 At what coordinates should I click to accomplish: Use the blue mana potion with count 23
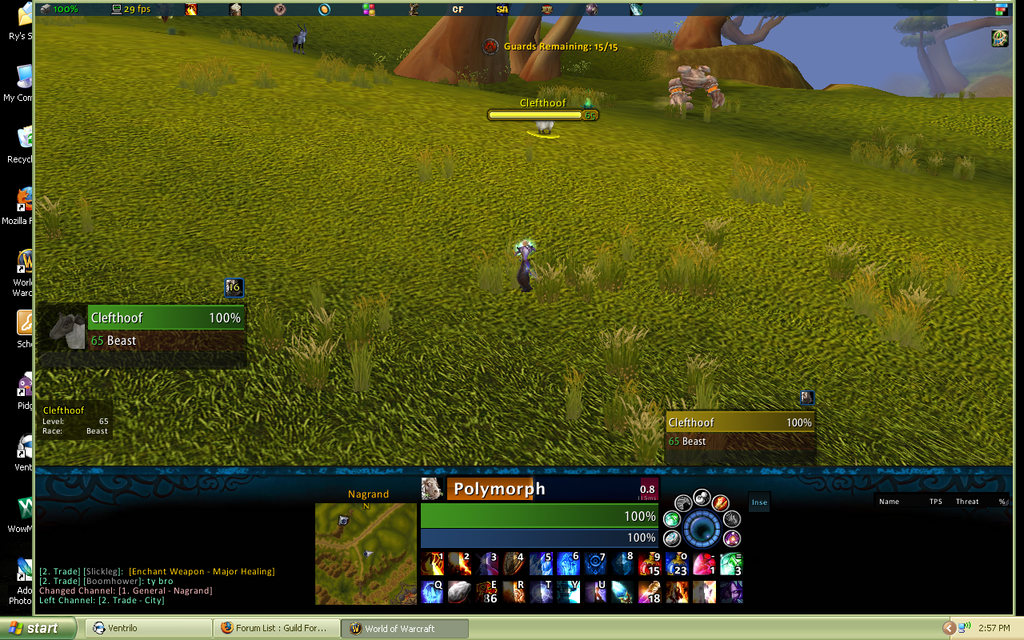click(677, 564)
